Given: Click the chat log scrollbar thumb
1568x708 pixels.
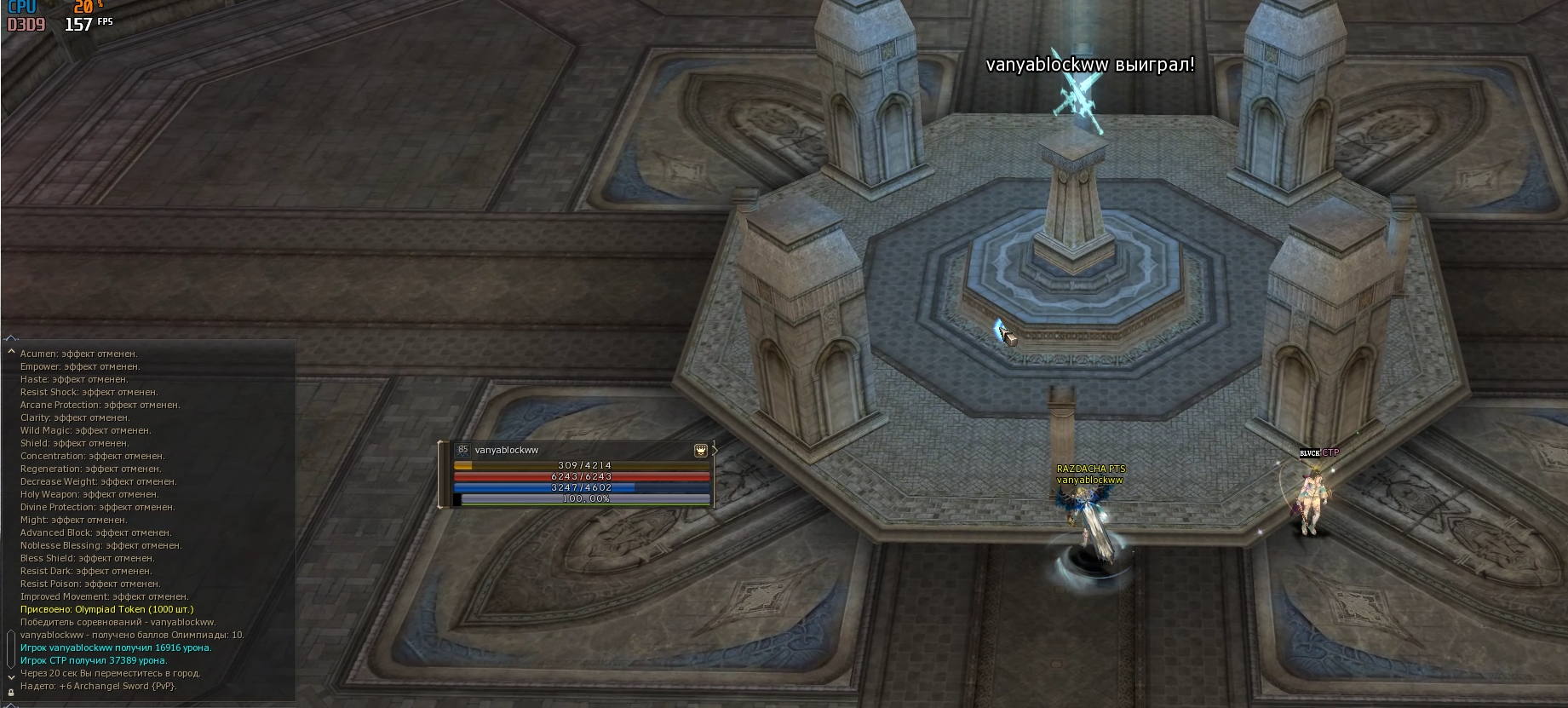Looking at the screenshot, I should click(11, 649).
